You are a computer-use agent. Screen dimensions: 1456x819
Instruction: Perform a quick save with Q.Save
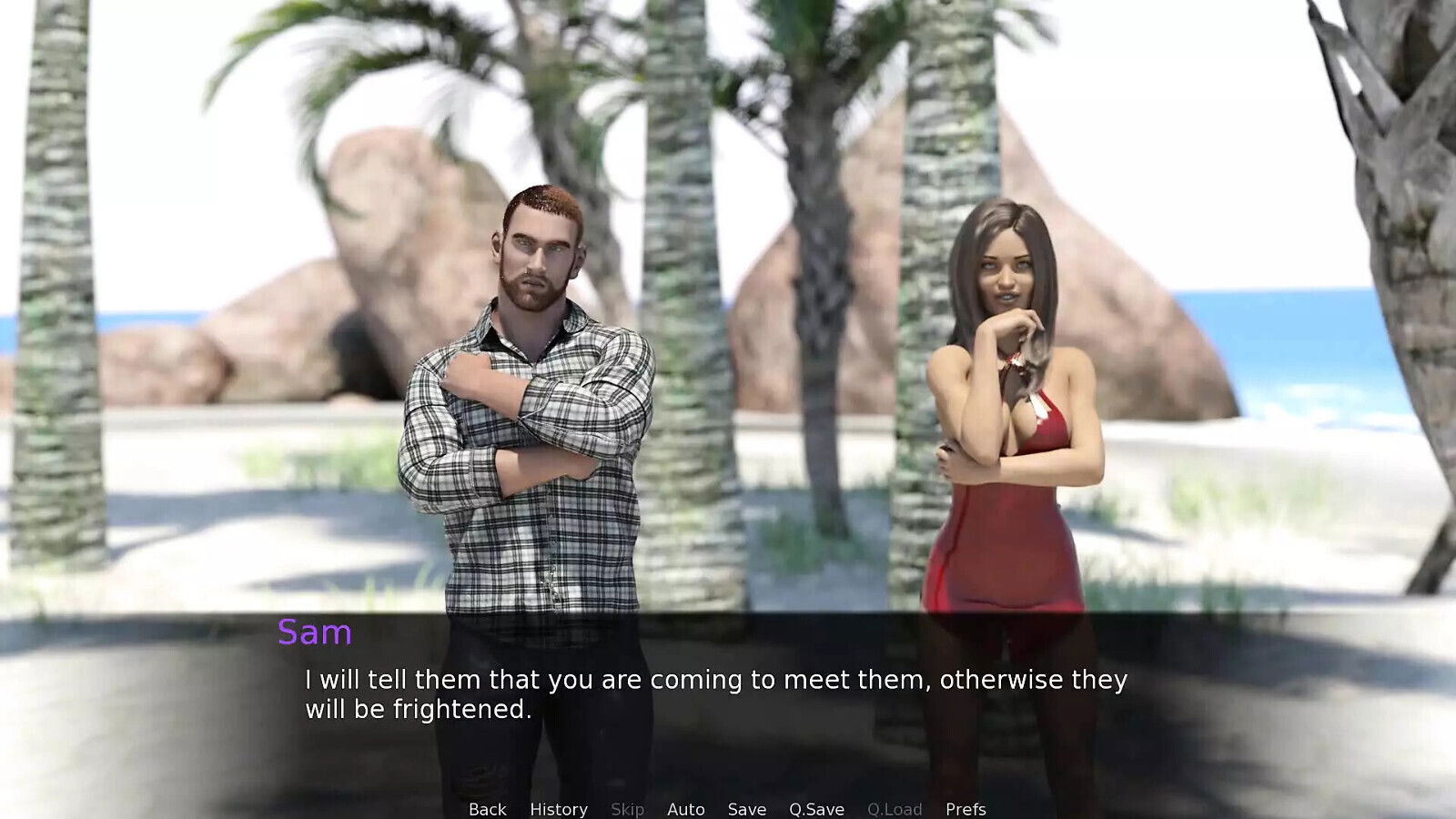(815, 808)
